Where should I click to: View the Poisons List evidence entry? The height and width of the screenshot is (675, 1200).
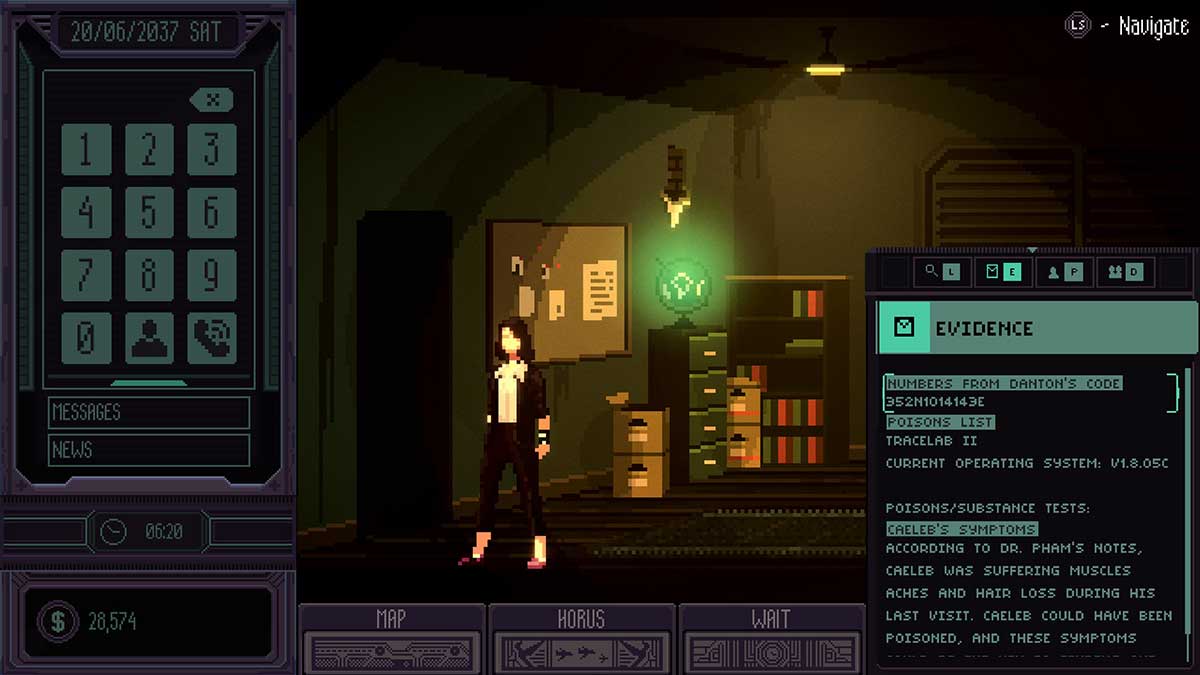pyautogui.click(x=940, y=422)
